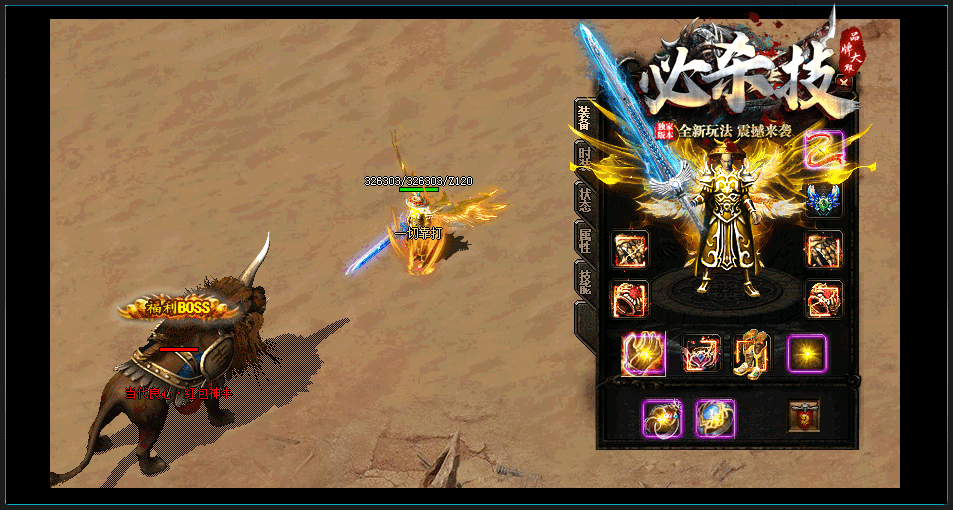Select the jeweled belt equipment slot
This screenshot has width=953, height=510.
click(x=701, y=354)
